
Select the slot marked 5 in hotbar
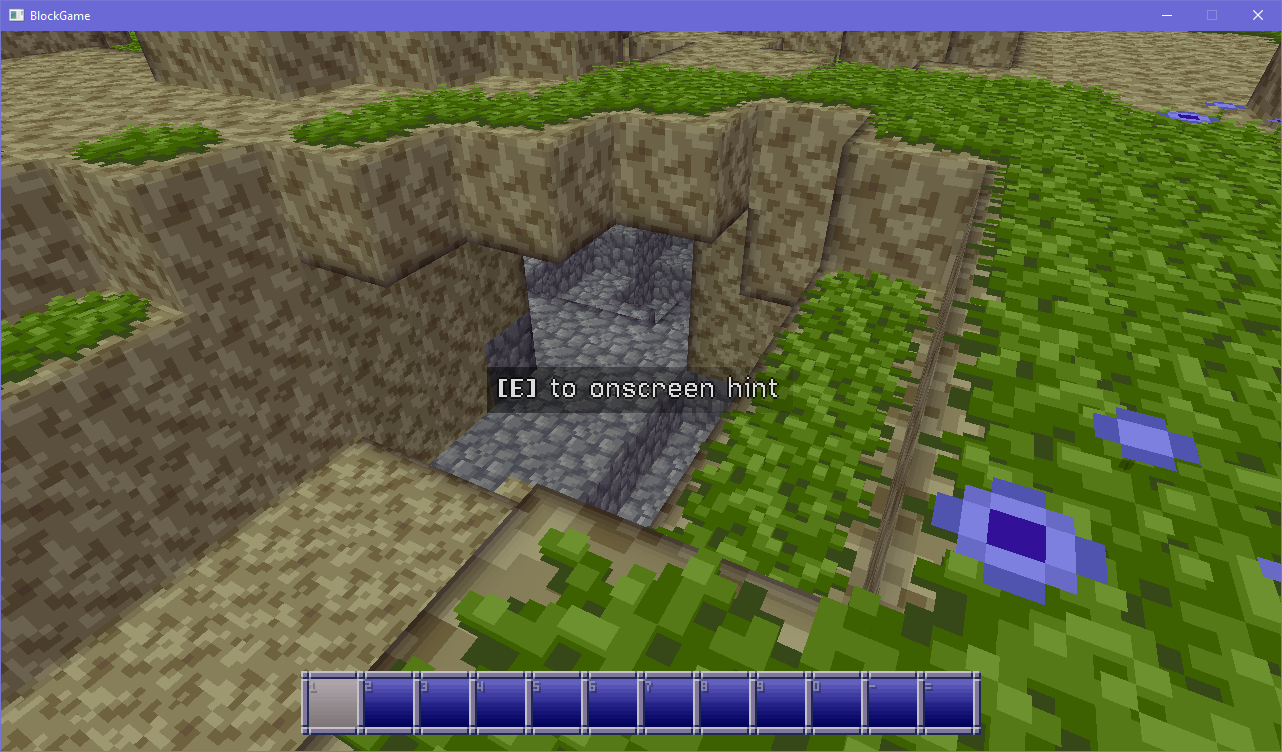click(557, 703)
